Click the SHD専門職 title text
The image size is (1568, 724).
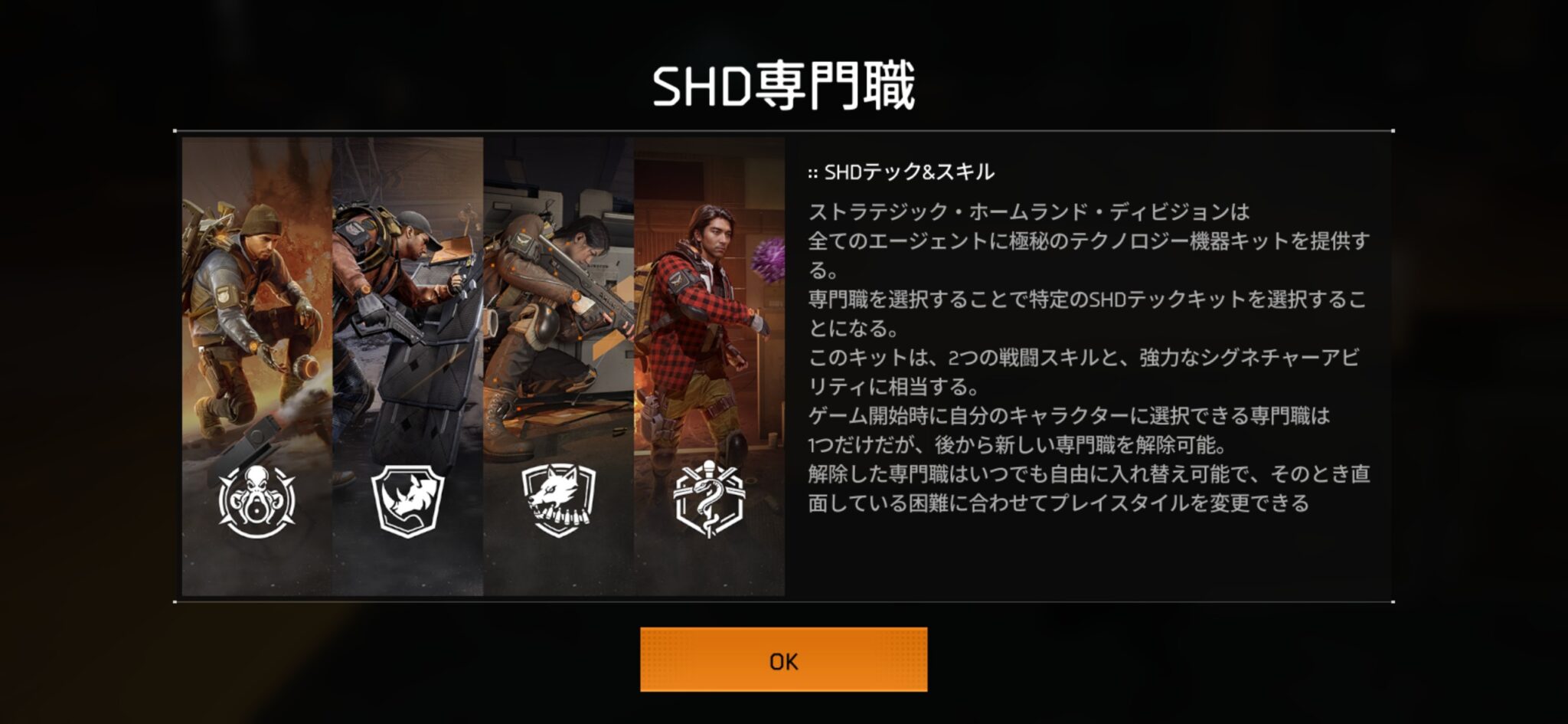pyautogui.click(x=784, y=84)
